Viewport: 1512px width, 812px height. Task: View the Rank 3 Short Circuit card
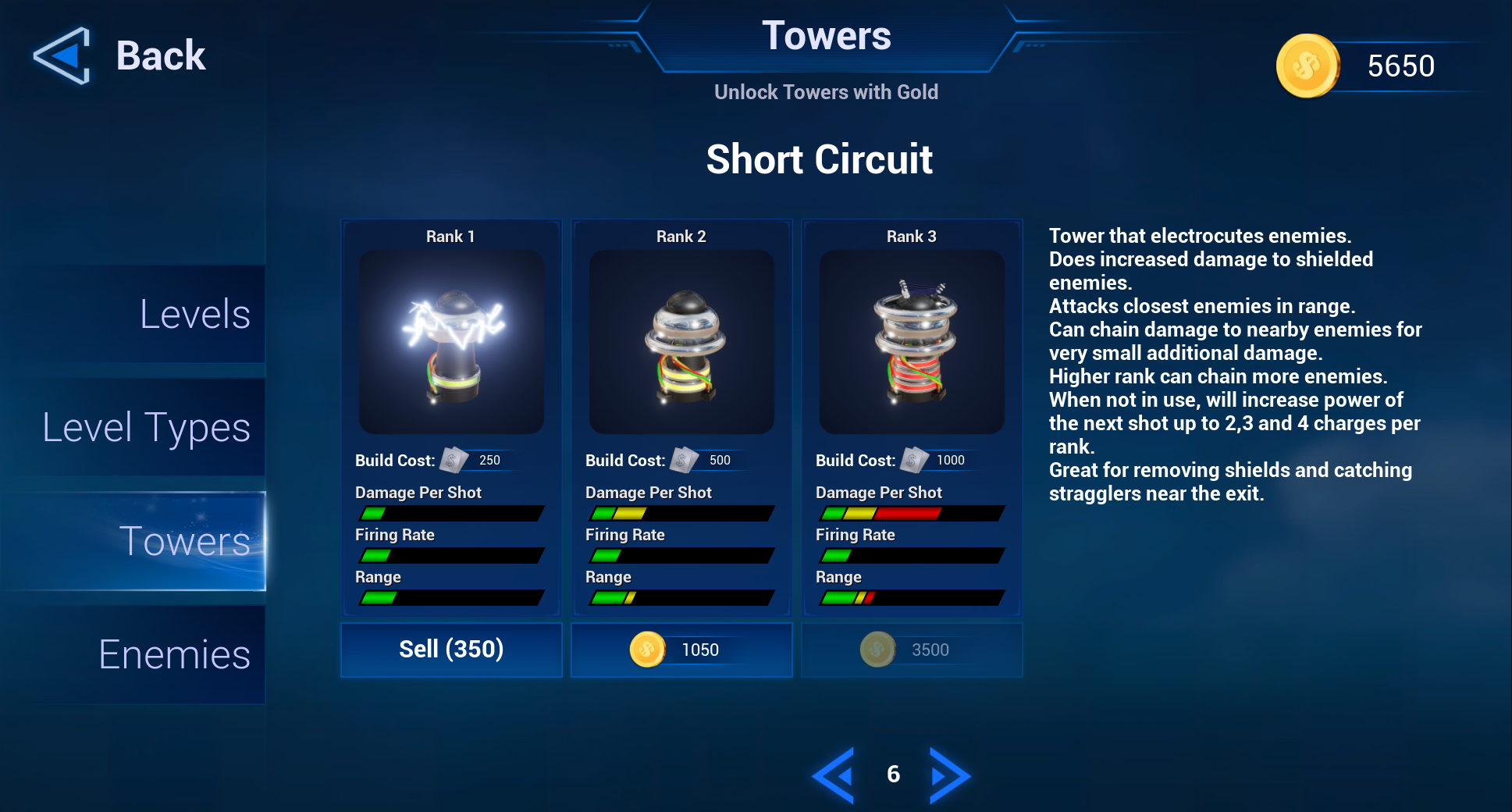pos(912,342)
